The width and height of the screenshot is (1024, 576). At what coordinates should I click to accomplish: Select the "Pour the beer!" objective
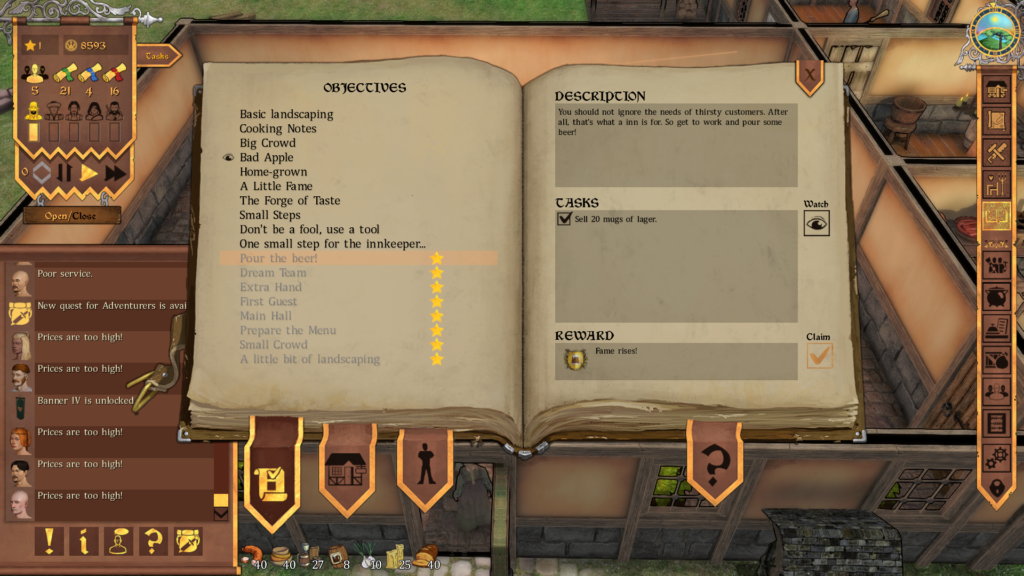[x=278, y=258]
